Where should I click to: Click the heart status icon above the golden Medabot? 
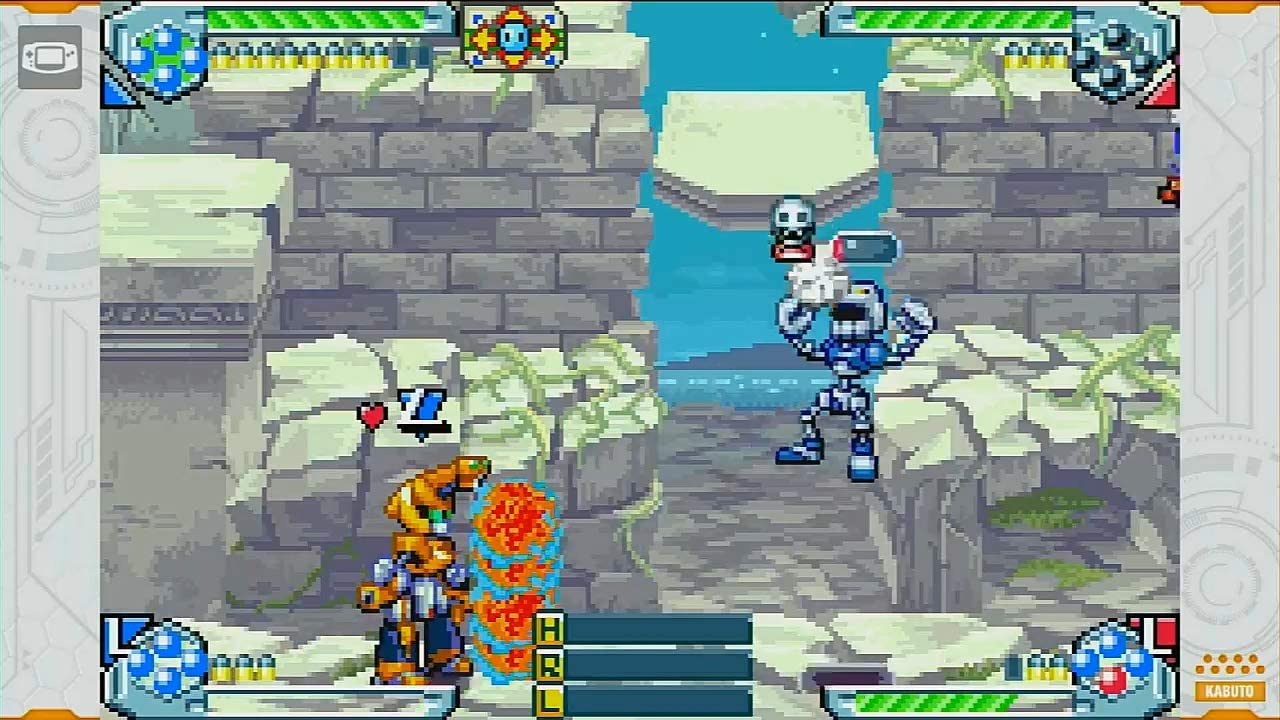tap(373, 417)
